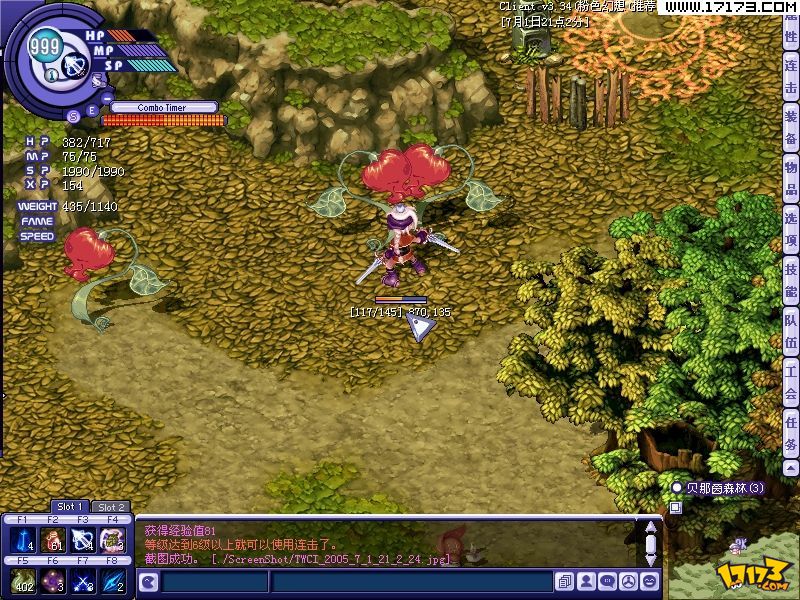
Task: Open the 技能 (skills) side menu
Action: [791, 281]
